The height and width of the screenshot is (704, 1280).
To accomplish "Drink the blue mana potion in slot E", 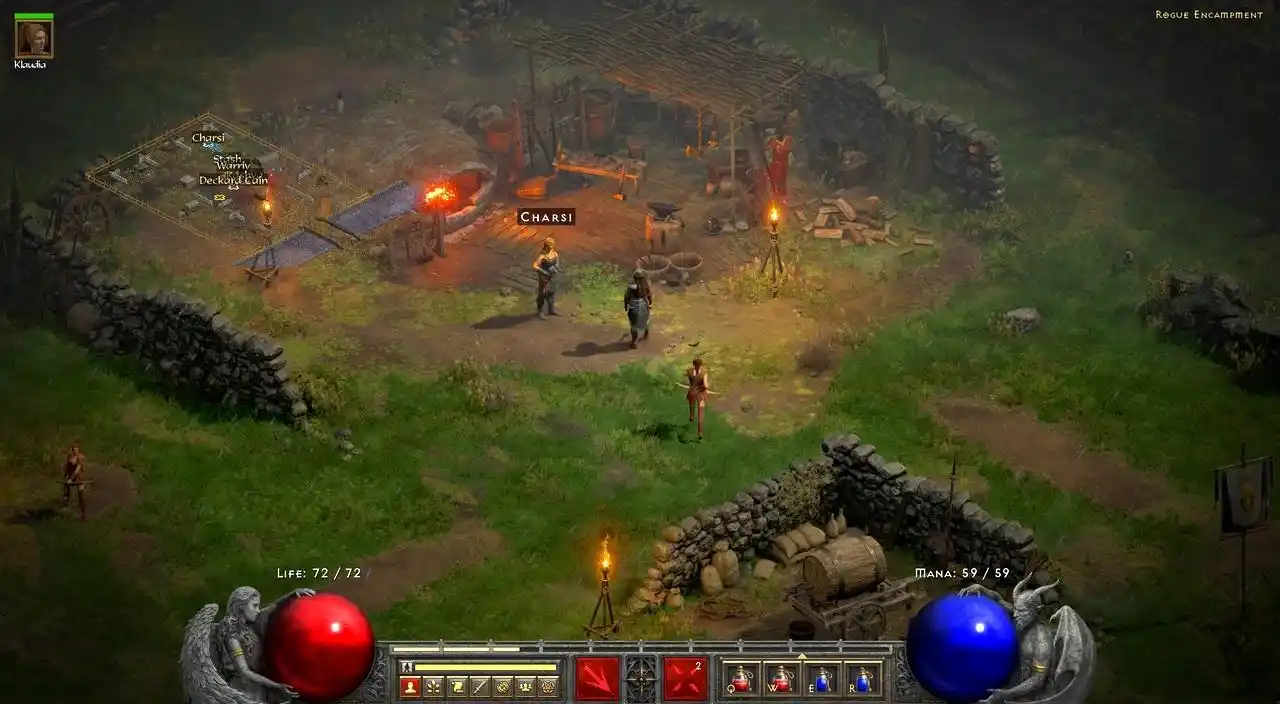I will pos(823,679).
